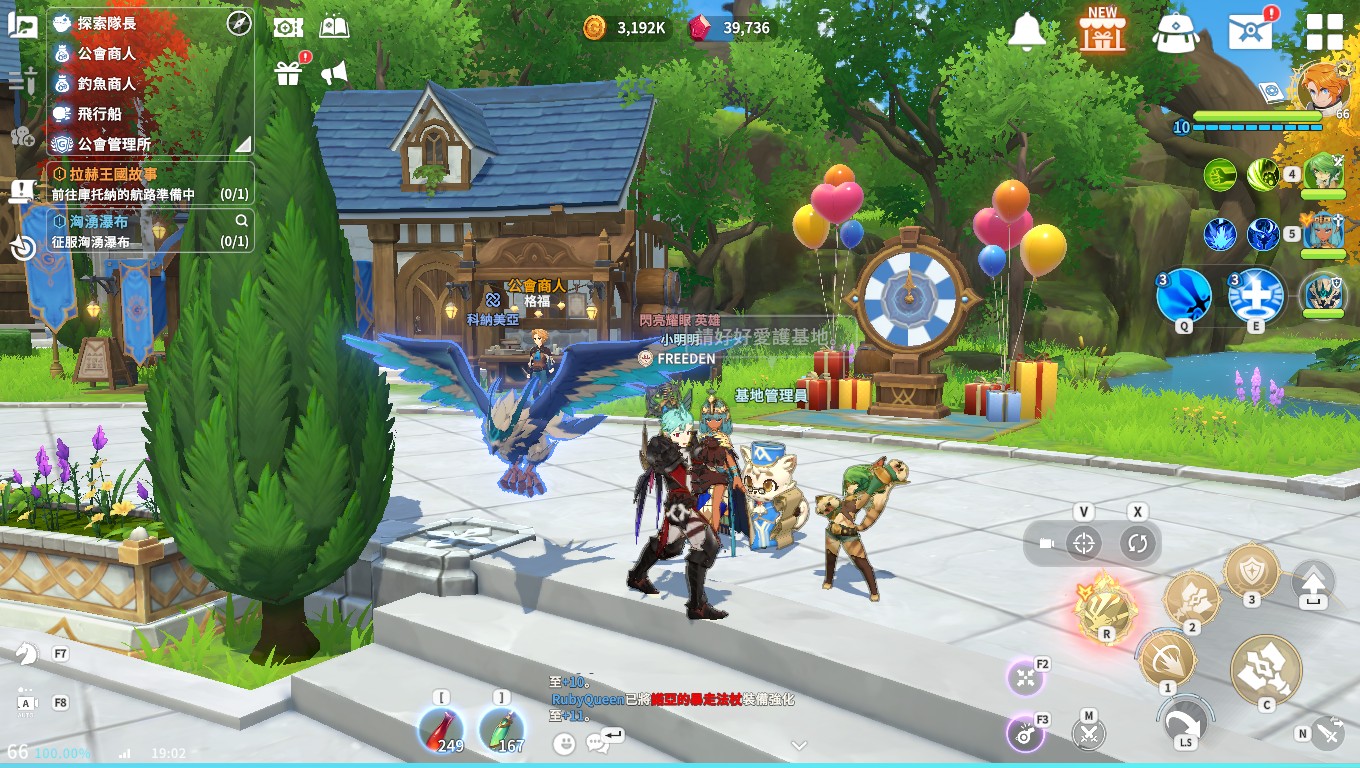Open the four-square main menu grid
The width and height of the screenshot is (1360, 768).
pos(1325,32)
